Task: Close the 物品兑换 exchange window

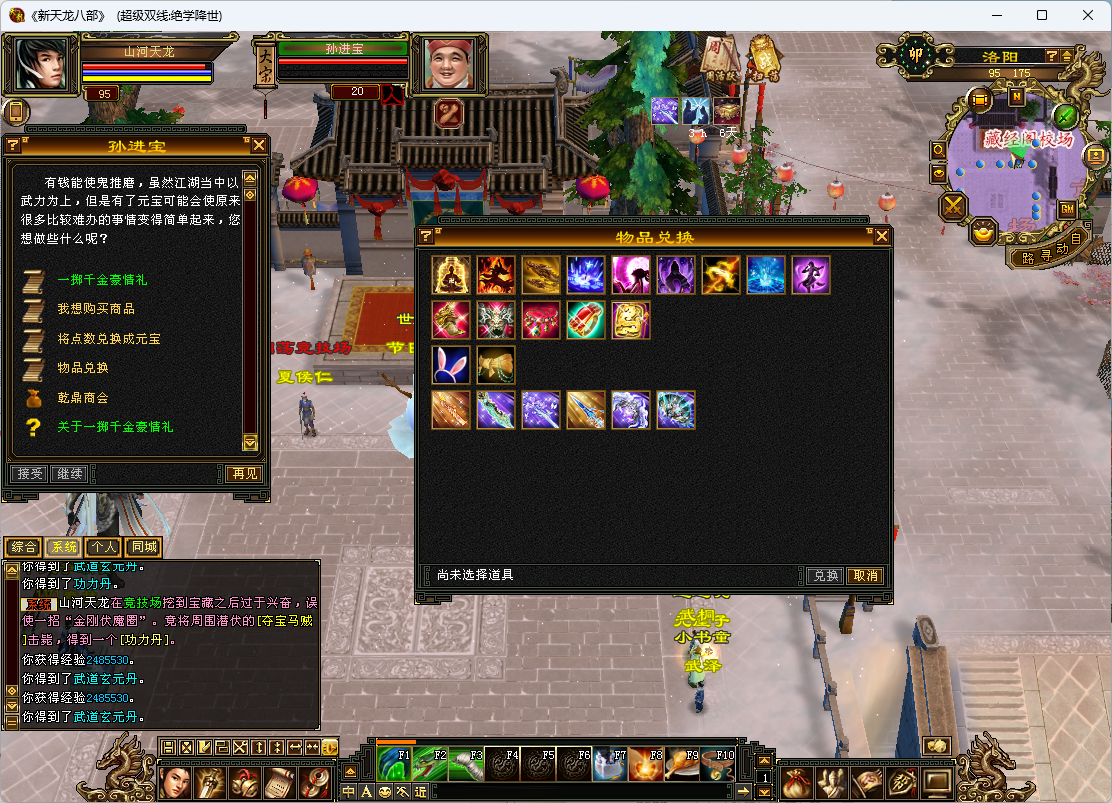Action: point(881,236)
